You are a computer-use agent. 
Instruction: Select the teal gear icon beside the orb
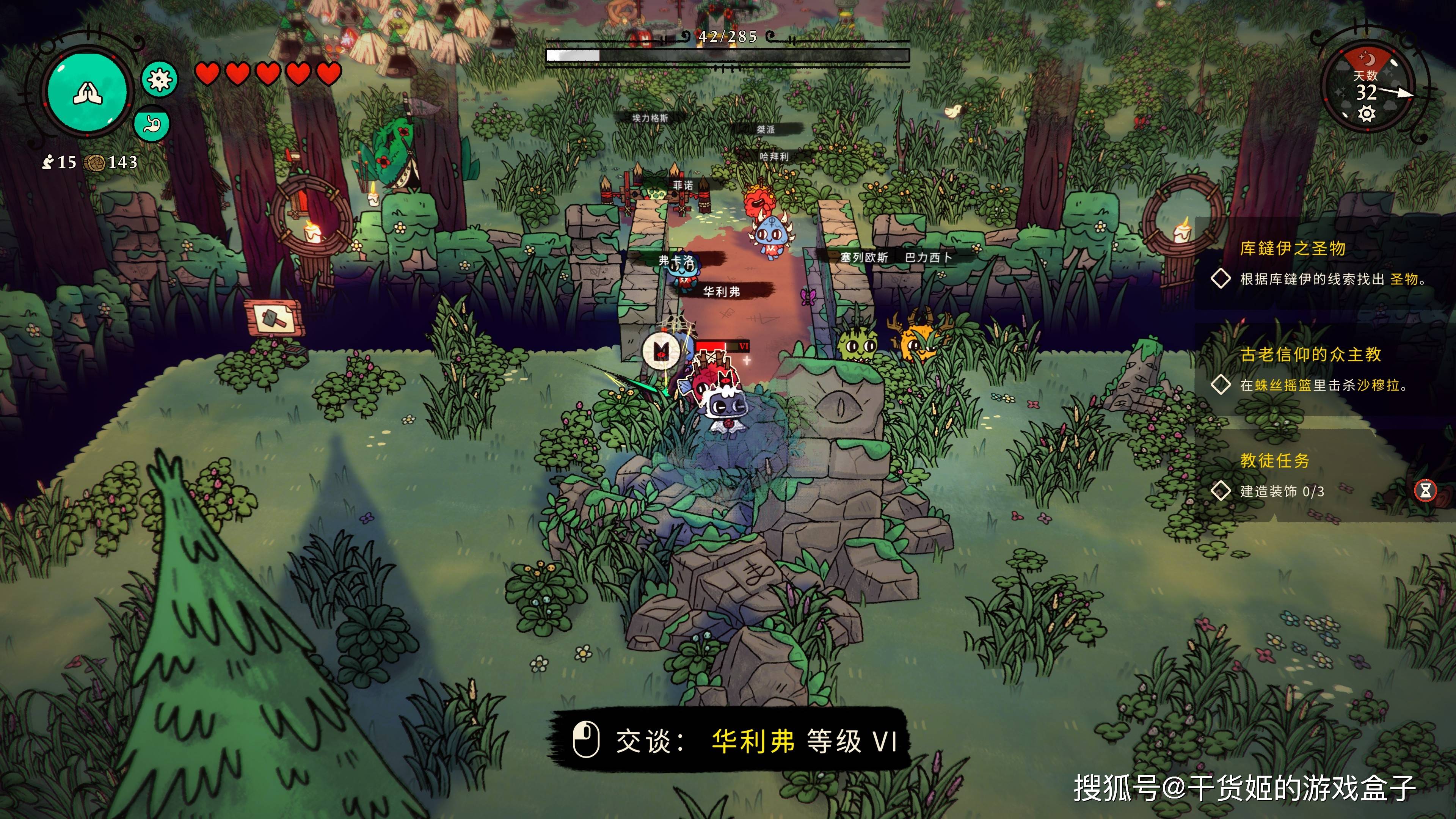[x=159, y=80]
